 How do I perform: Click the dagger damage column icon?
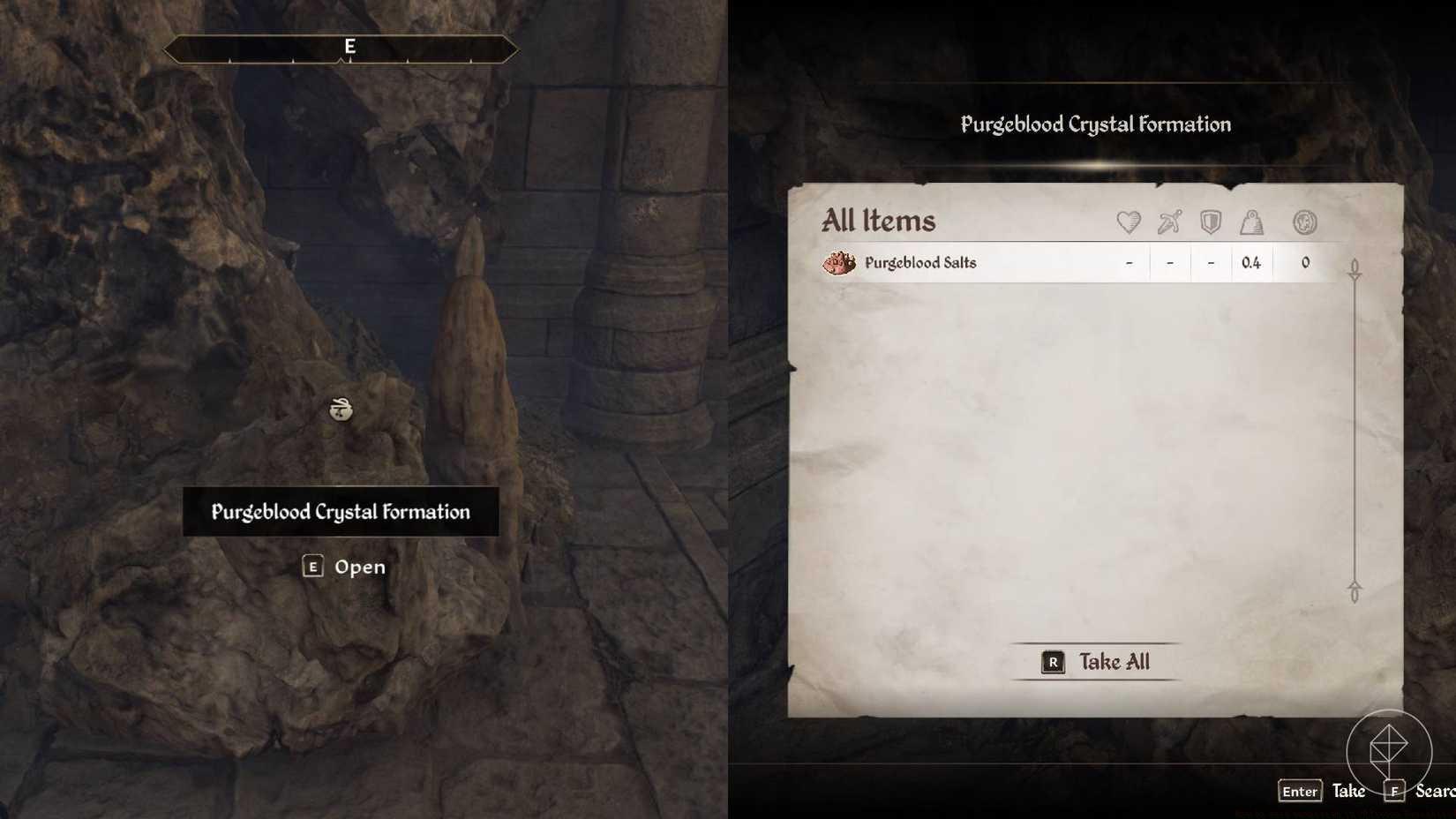click(x=1168, y=223)
